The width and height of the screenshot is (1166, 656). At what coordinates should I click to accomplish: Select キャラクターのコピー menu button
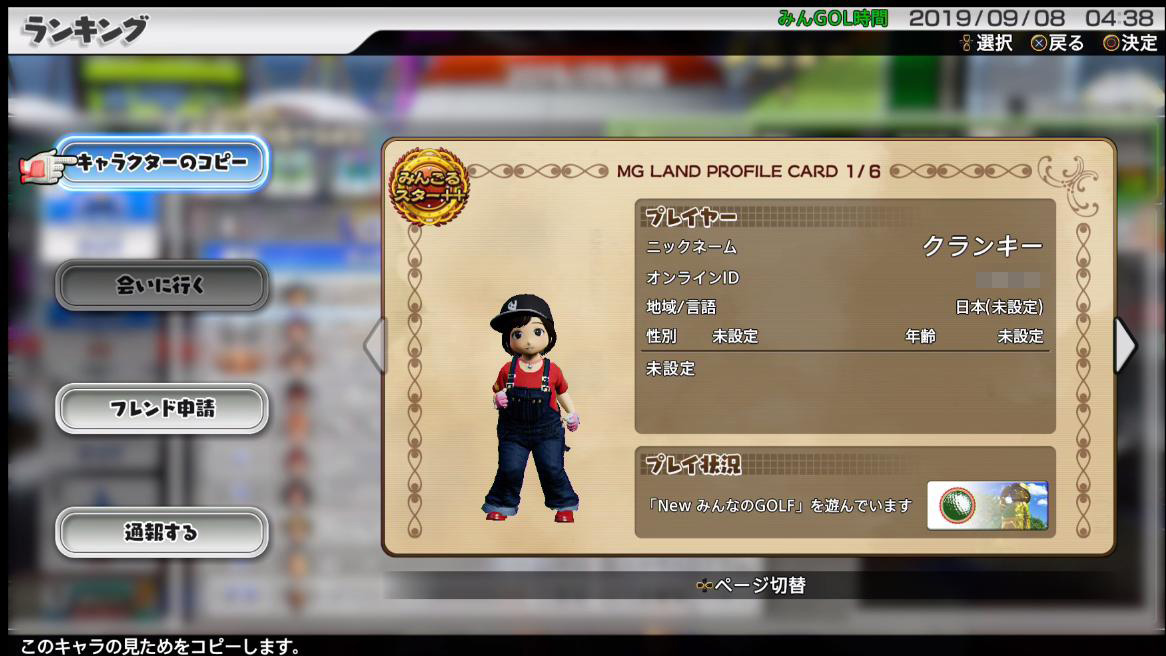[162, 162]
